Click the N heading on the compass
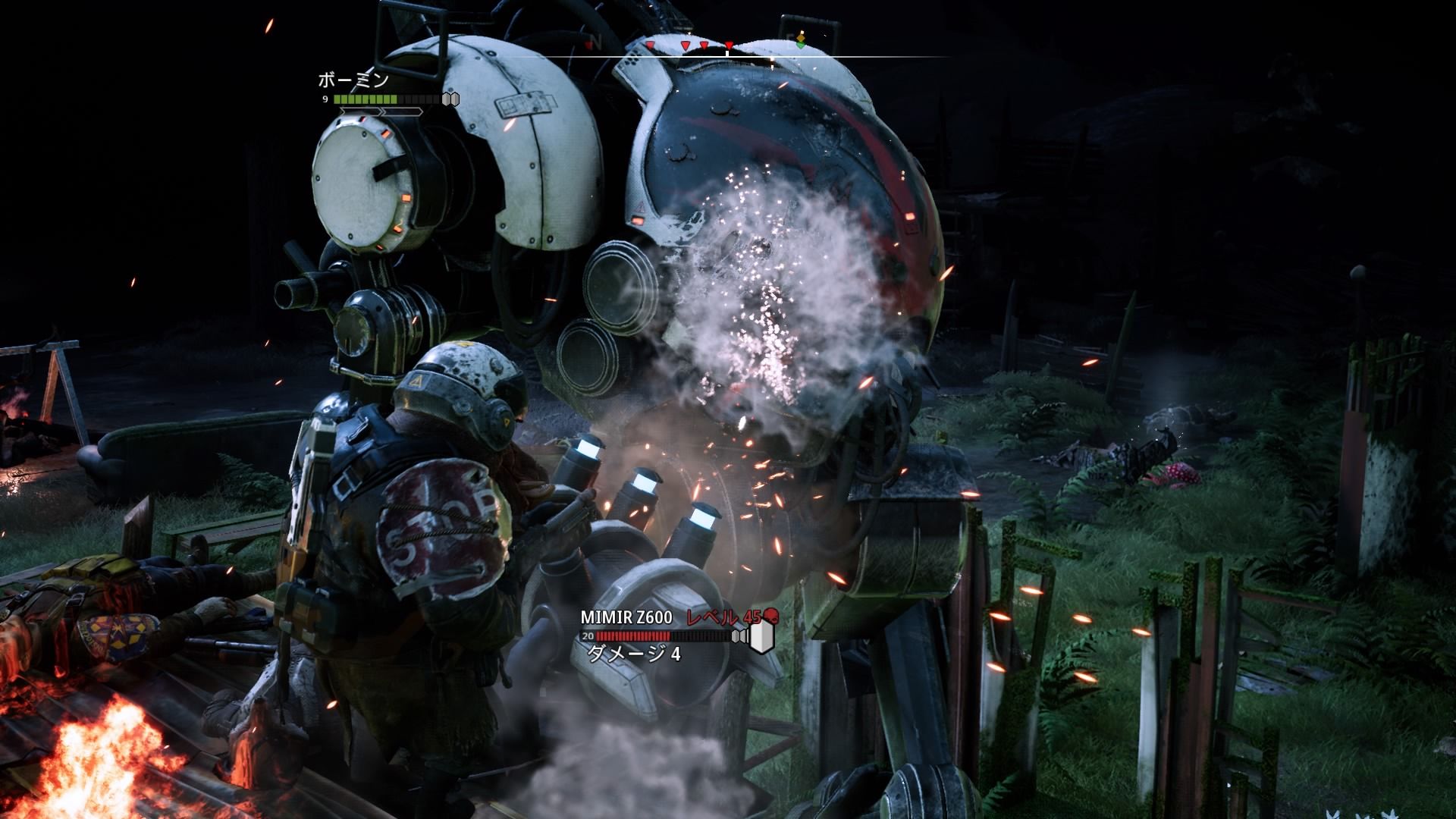Image resolution: width=1456 pixels, height=819 pixels. 597,40
